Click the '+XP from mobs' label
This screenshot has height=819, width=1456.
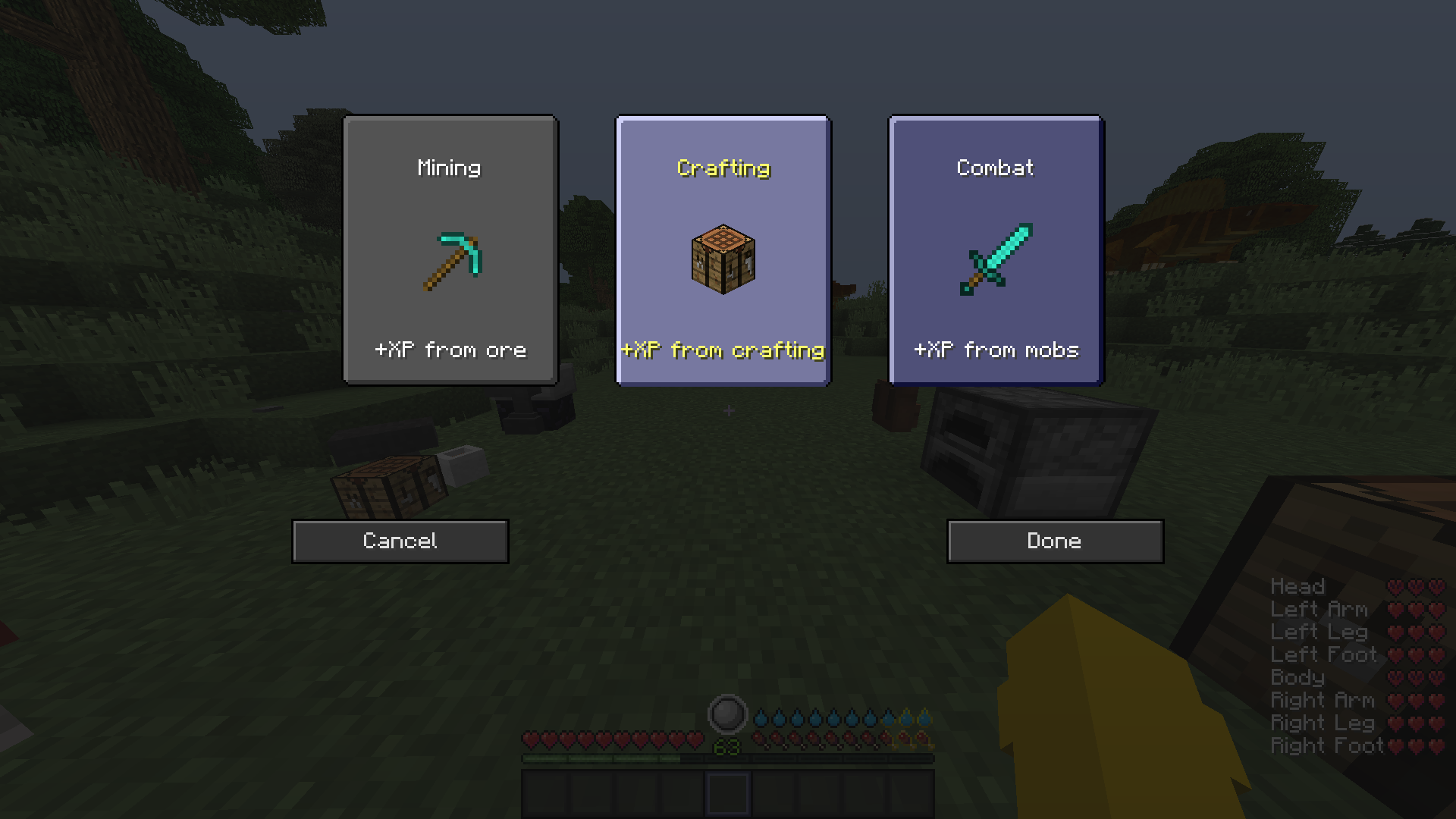click(x=995, y=350)
